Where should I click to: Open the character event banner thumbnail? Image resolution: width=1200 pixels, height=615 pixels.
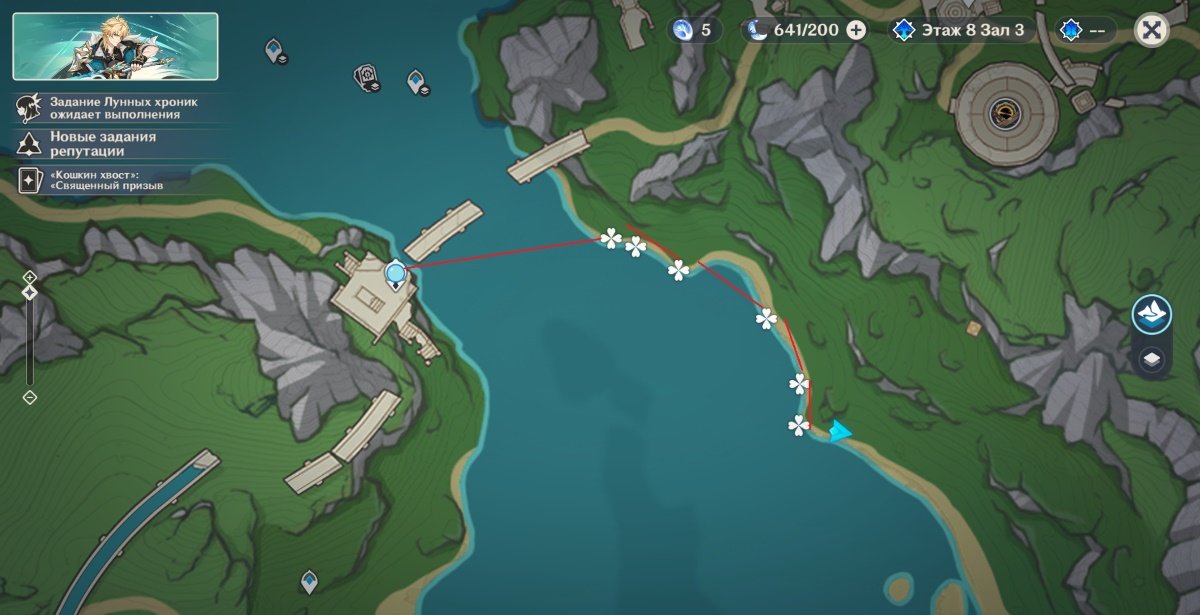pyautogui.click(x=115, y=46)
